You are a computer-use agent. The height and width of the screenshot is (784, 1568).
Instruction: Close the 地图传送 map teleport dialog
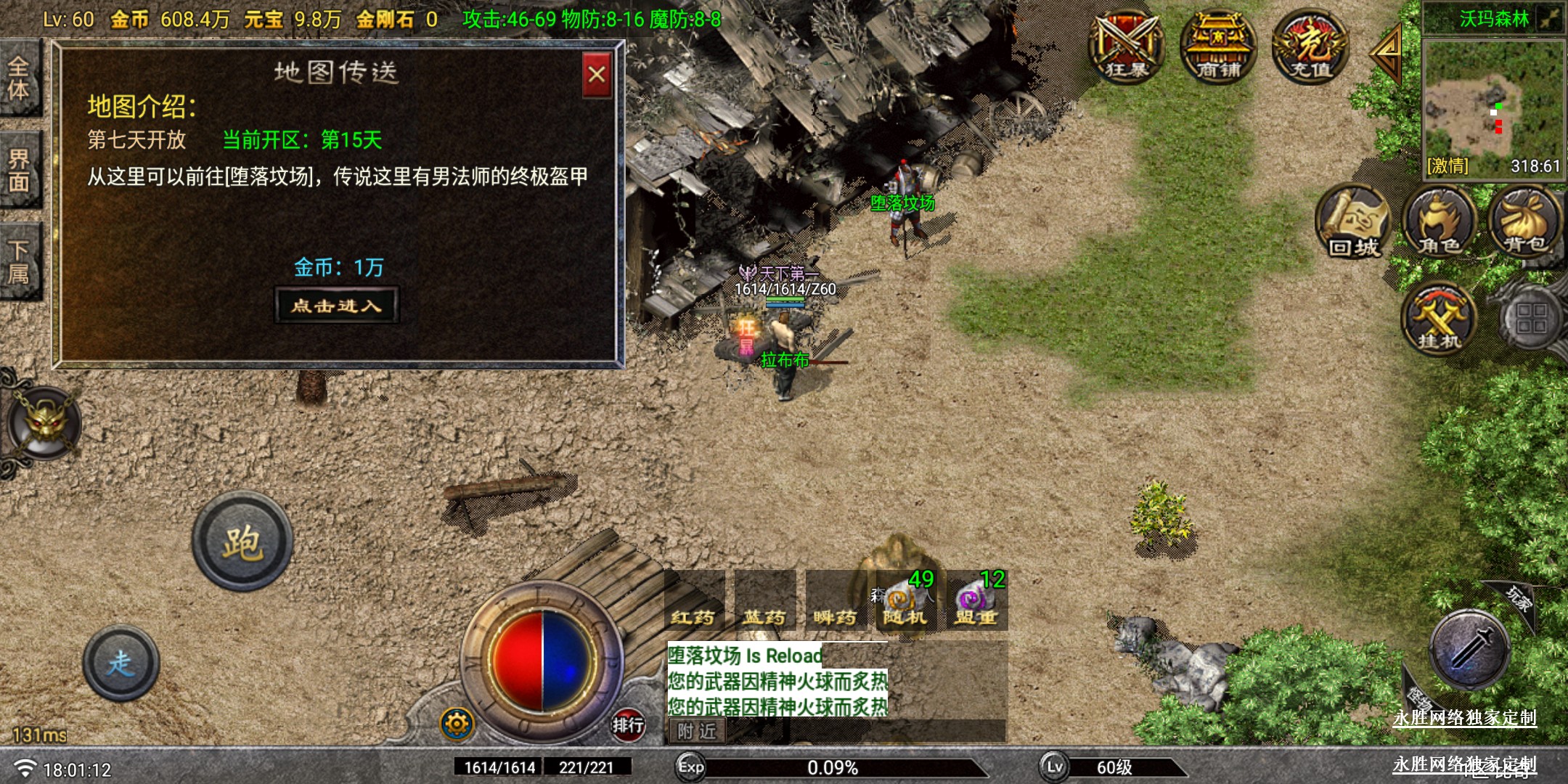pos(597,75)
